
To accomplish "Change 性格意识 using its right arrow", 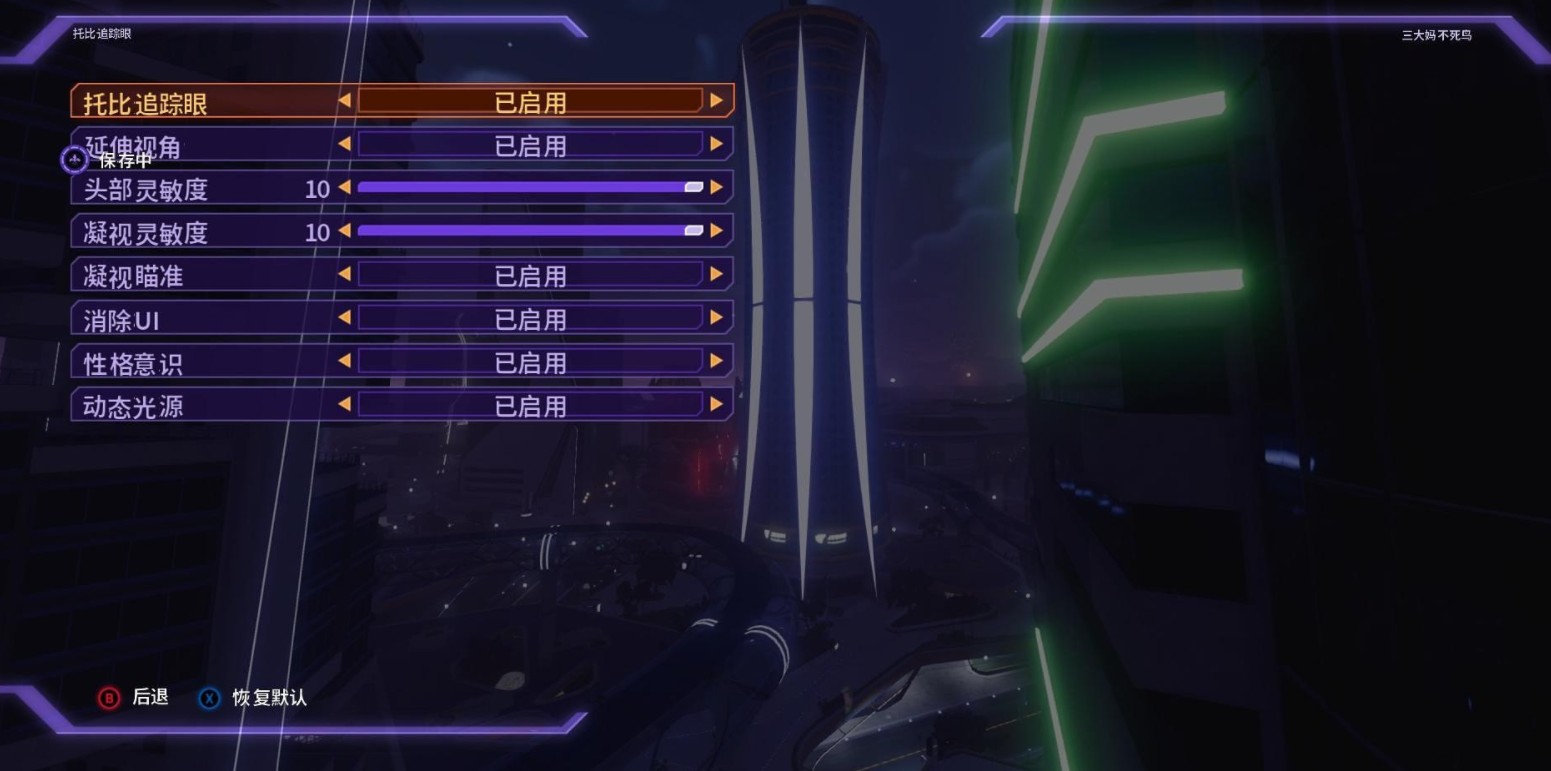I will (716, 361).
